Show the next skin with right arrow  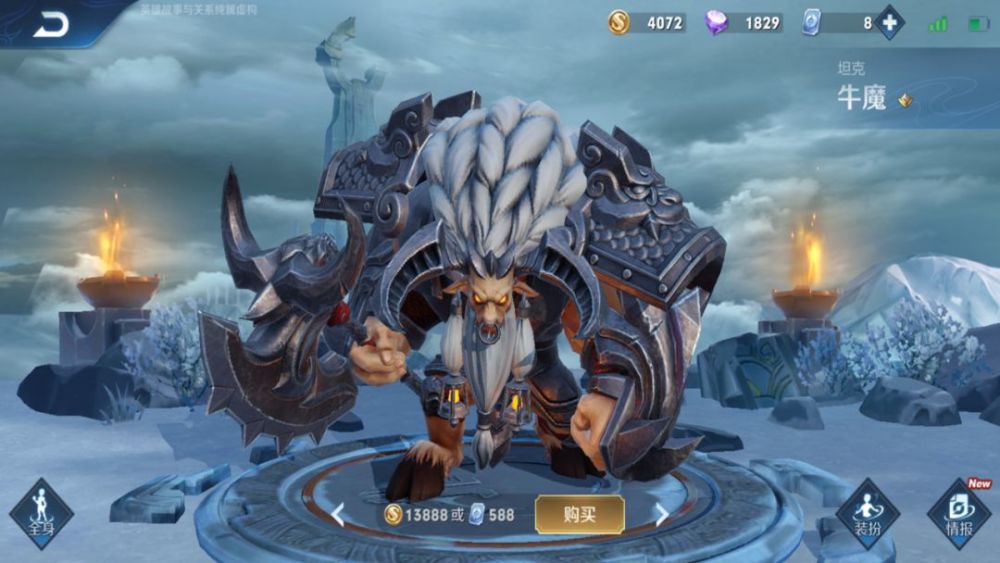pyautogui.click(x=661, y=515)
